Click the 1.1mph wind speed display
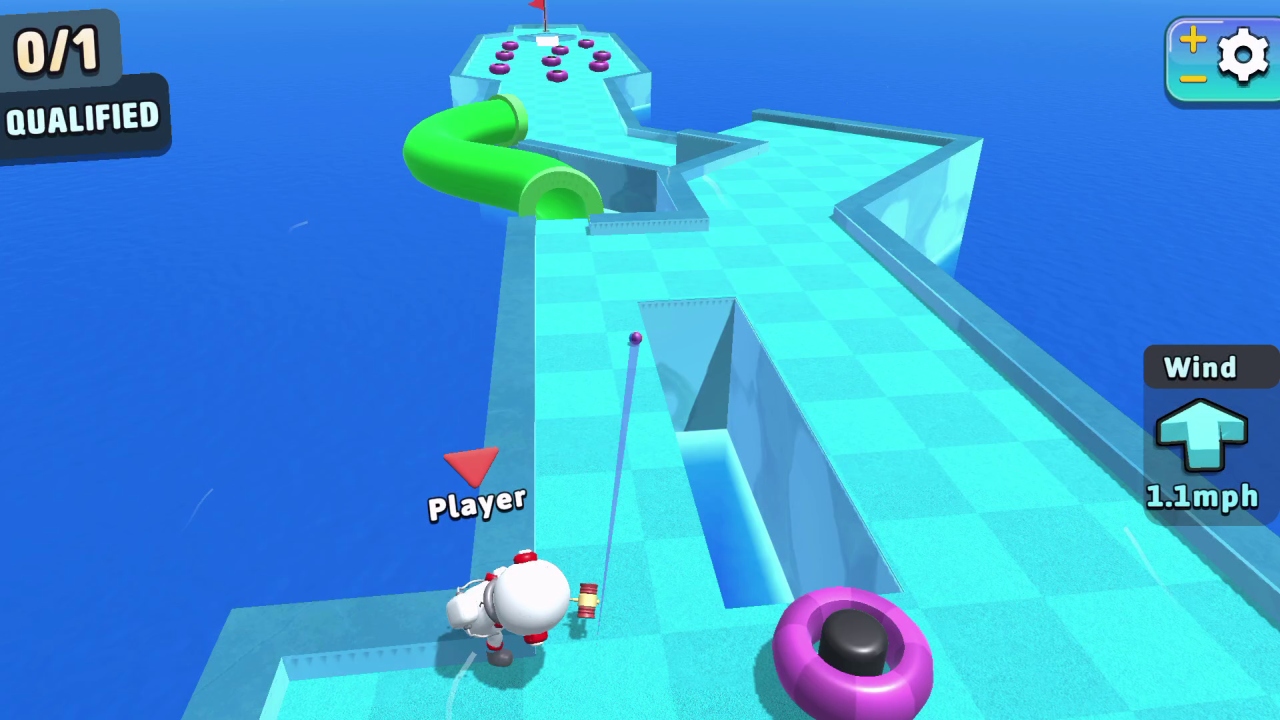Image resolution: width=1280 pixels, height=720 pixels. point(1202,497)
